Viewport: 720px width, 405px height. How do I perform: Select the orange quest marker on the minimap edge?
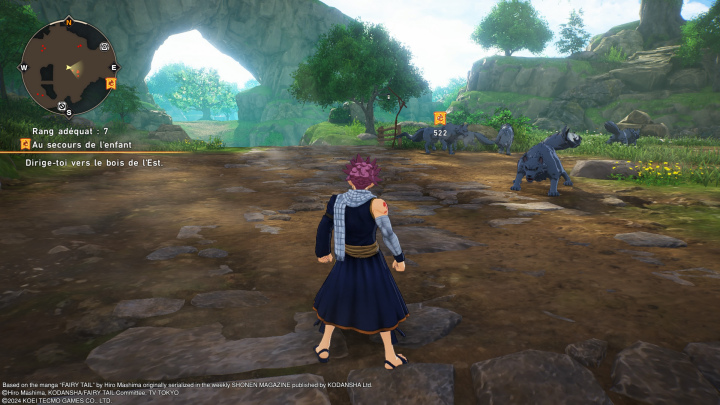coord(110,83)
